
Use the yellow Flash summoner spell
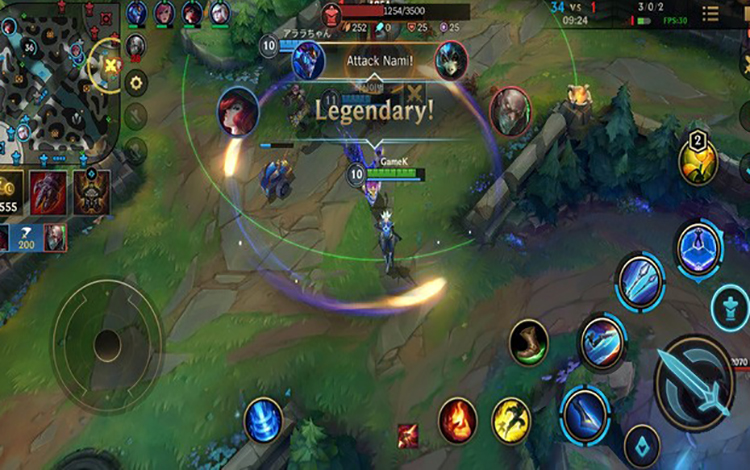[x=511, y=421]
